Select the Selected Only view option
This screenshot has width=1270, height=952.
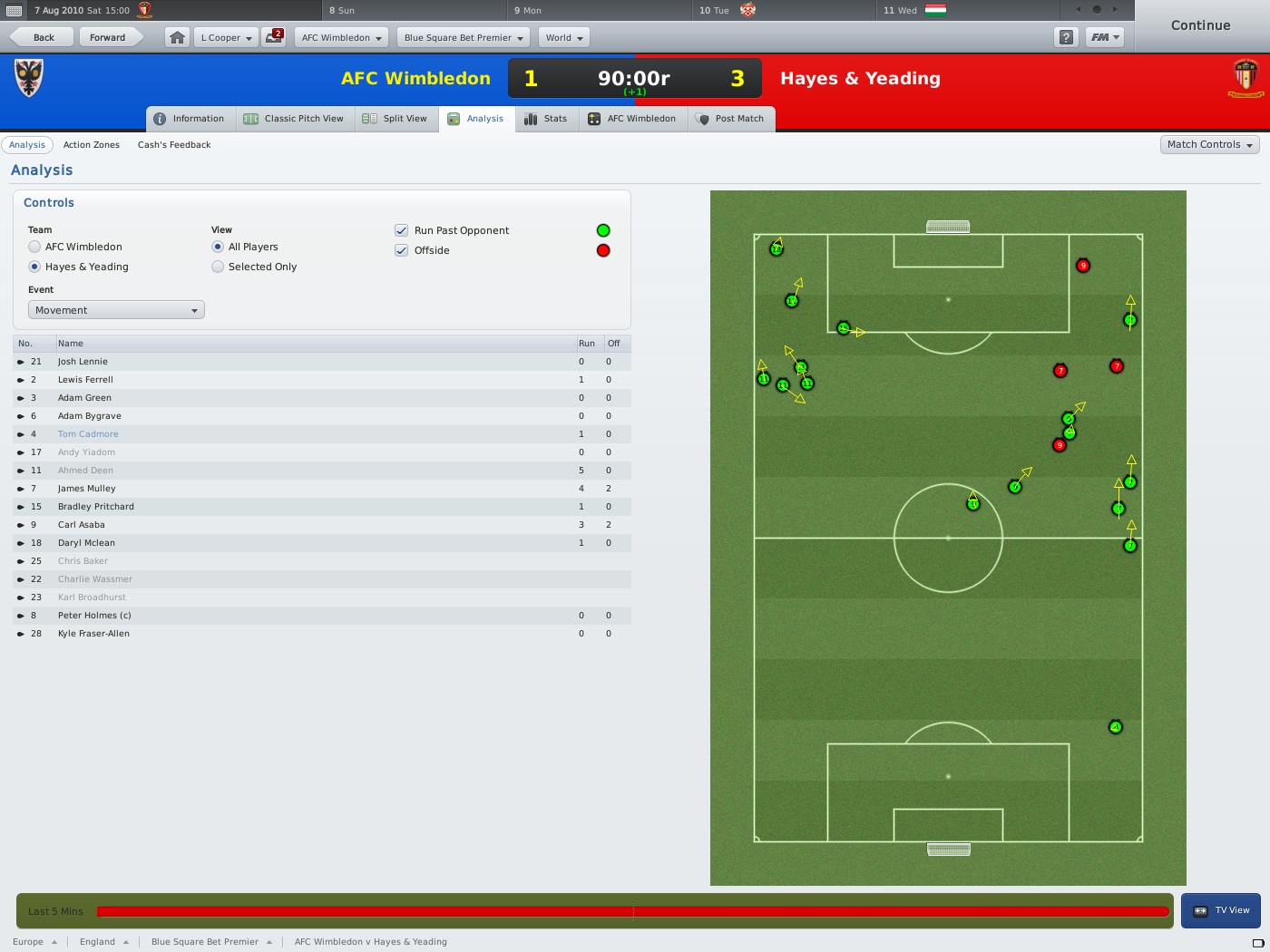[218, 267]
